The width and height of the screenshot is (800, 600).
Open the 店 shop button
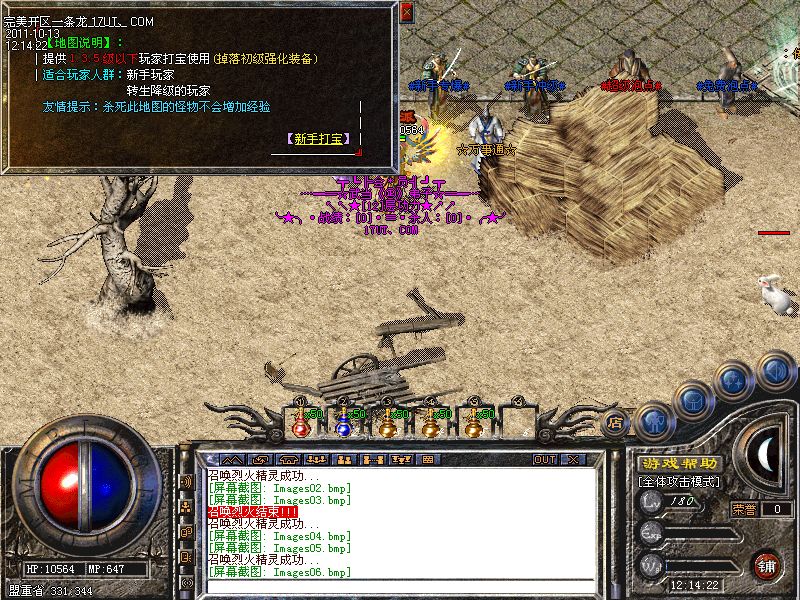point(616,424)
